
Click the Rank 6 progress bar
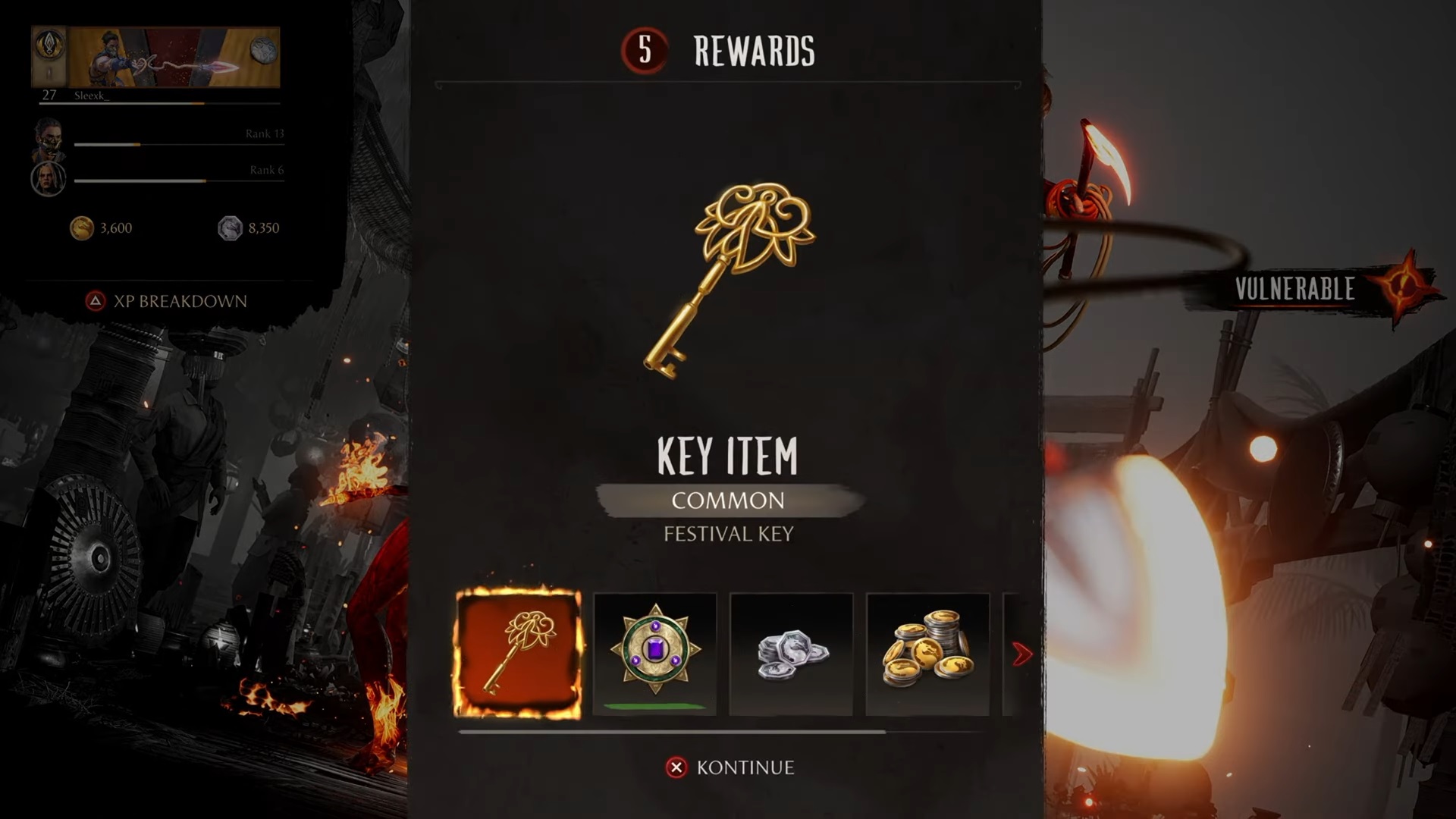(x=178, y=181)
